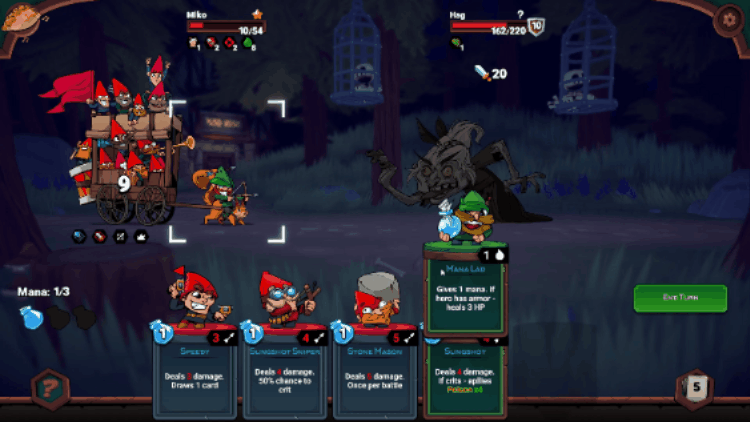Open settings with the gear icon

point(727,21)
